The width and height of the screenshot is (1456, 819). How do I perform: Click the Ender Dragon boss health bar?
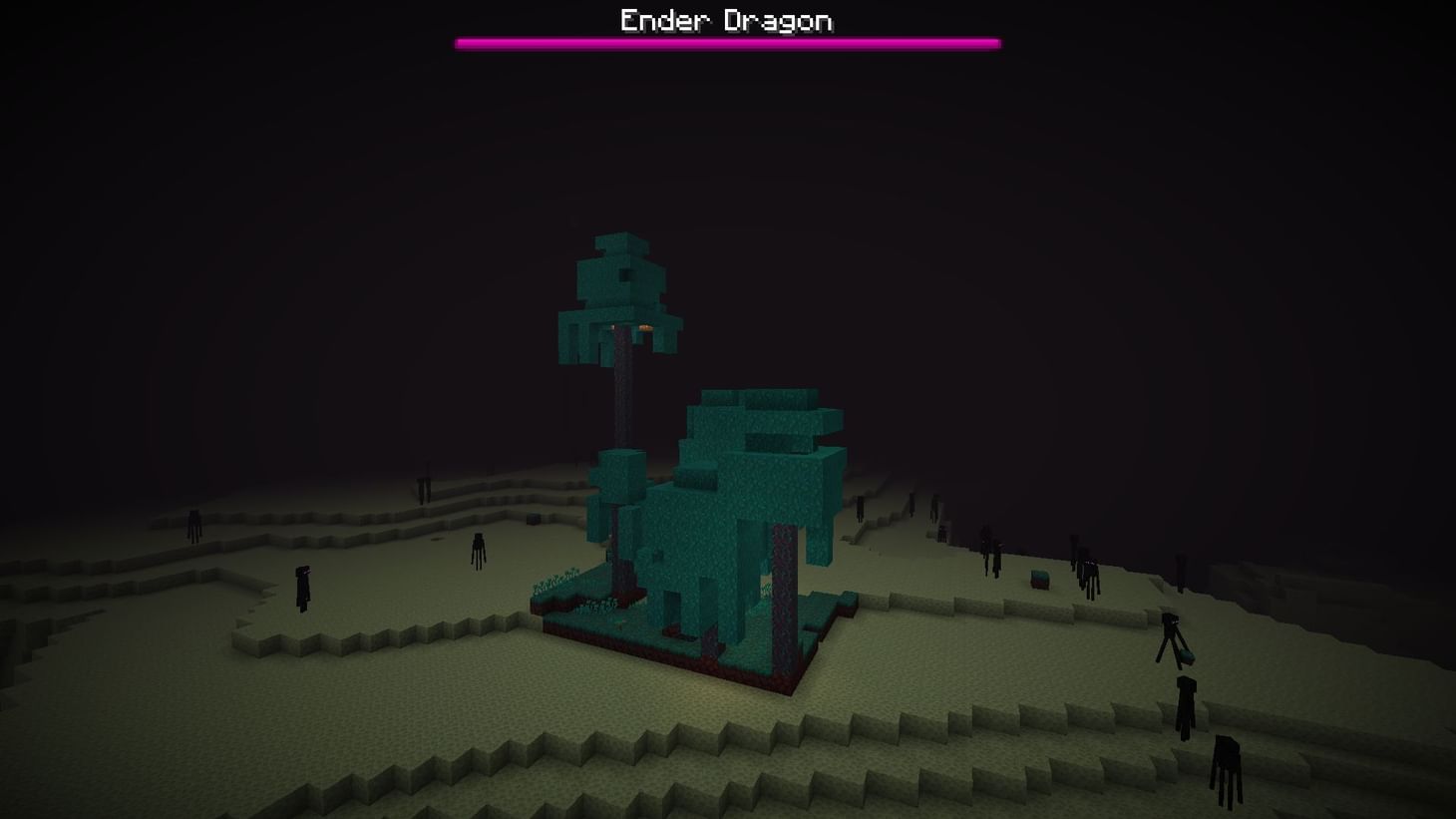(x=726, y=42)
